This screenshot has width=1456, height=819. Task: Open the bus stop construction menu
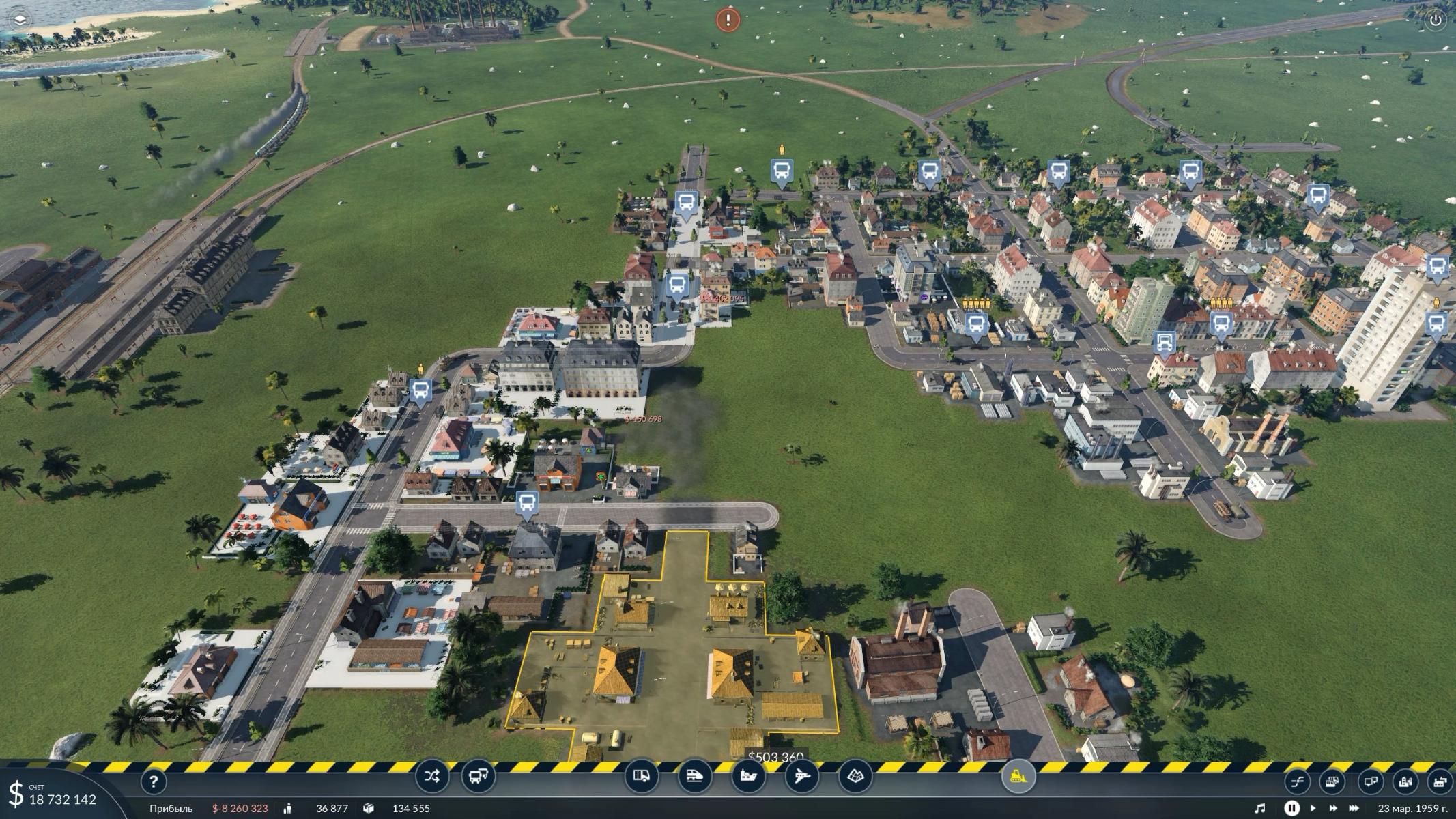(479, 776)
